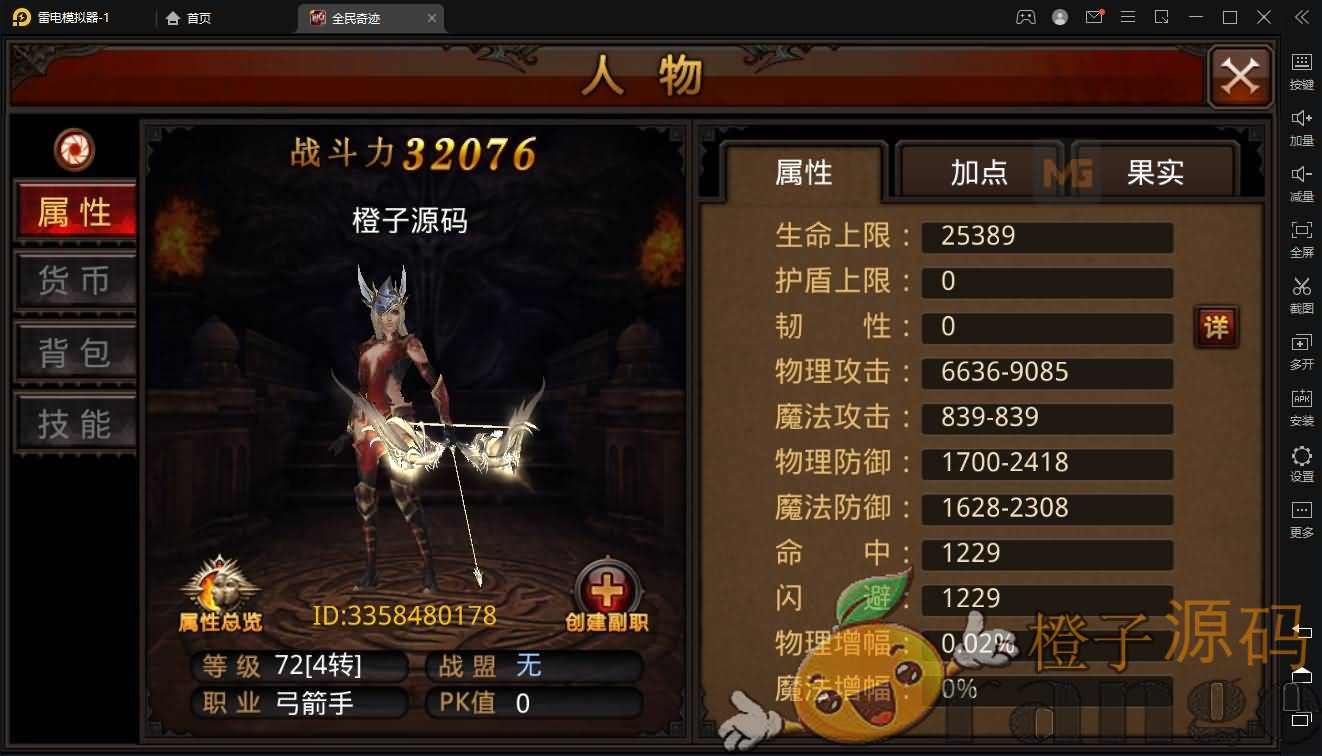Image resolution: width=1322 pixels, height=756 pixels.
Task: Take a screenshot with the 截图 icon
Action: pos(1302,294)
